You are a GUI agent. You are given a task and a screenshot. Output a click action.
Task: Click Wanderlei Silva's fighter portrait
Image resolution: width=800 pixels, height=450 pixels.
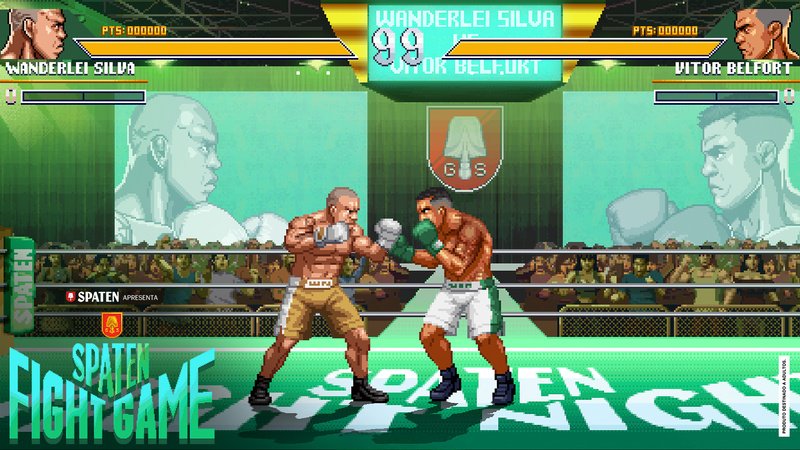coord(35,32)
